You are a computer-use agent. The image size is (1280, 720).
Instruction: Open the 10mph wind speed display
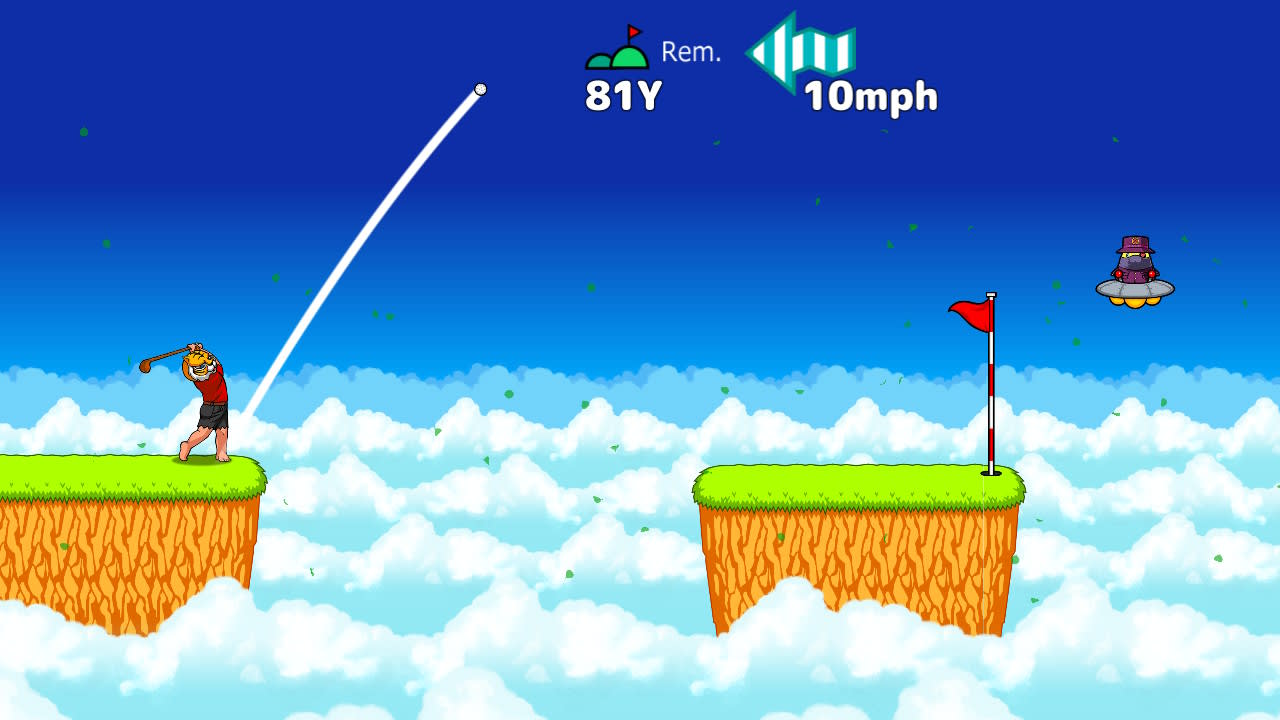[x=869, y=97]
